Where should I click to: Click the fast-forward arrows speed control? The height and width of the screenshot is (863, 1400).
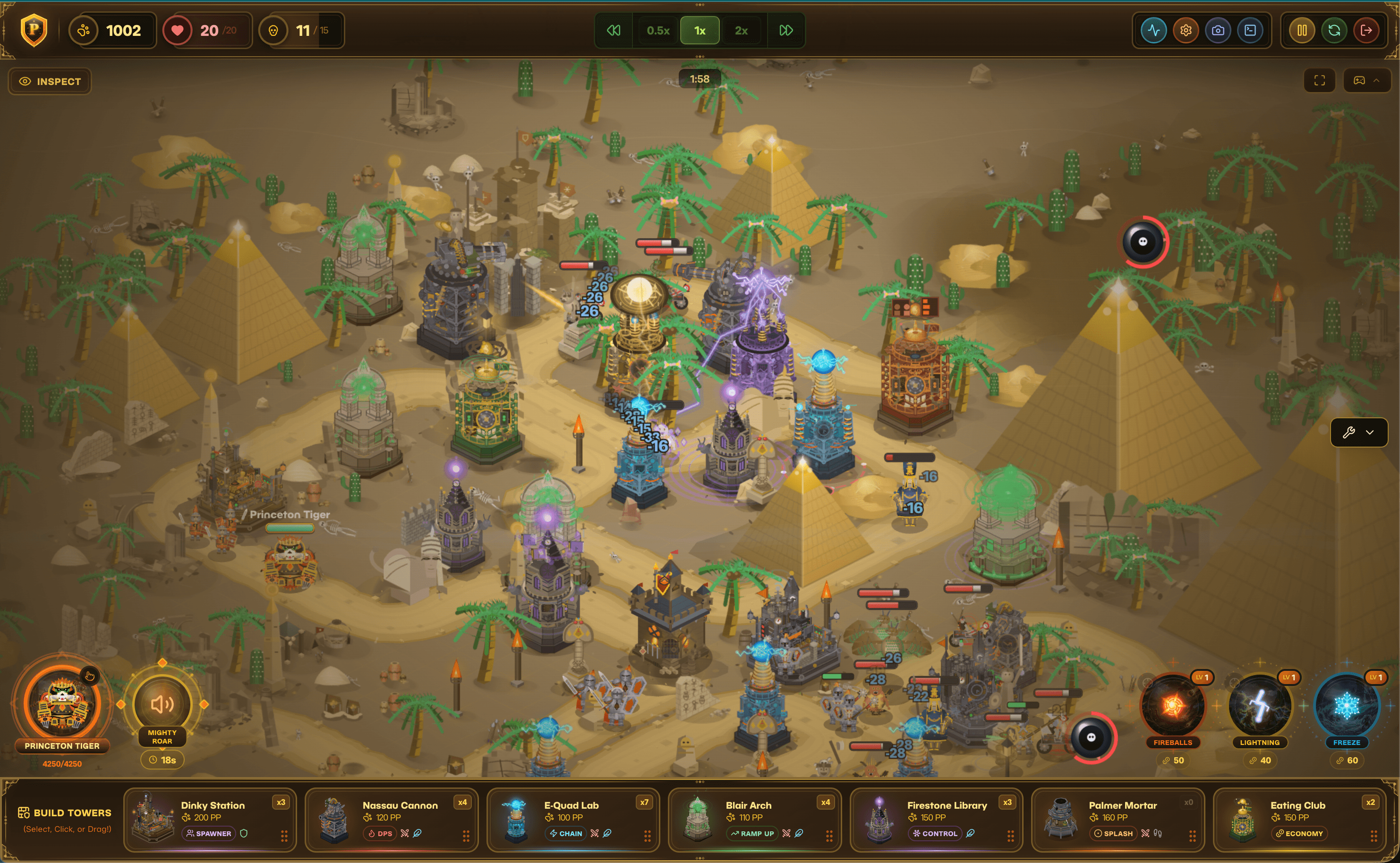786,31
